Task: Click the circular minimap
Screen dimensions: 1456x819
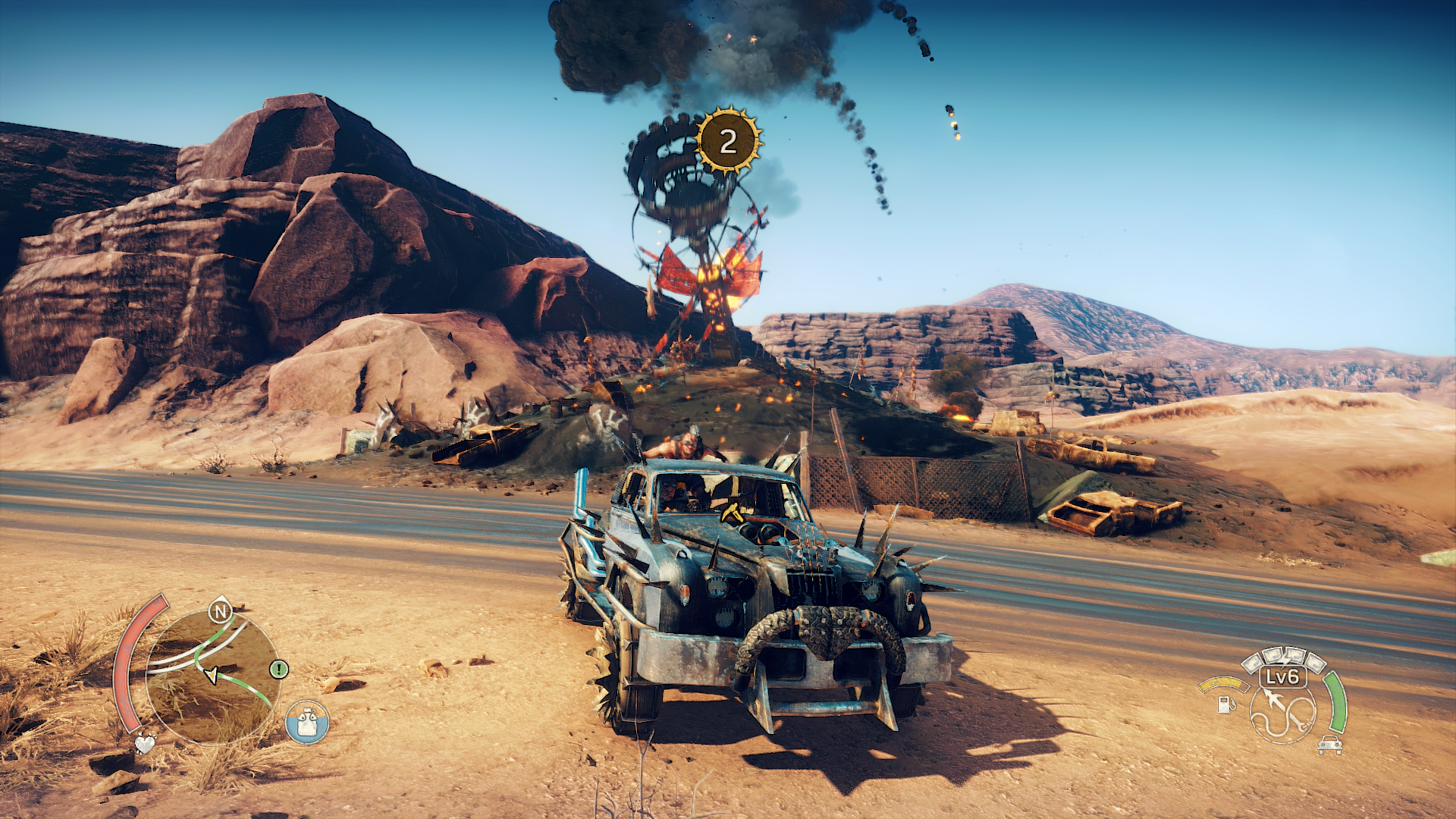Action: pos(212,676)
